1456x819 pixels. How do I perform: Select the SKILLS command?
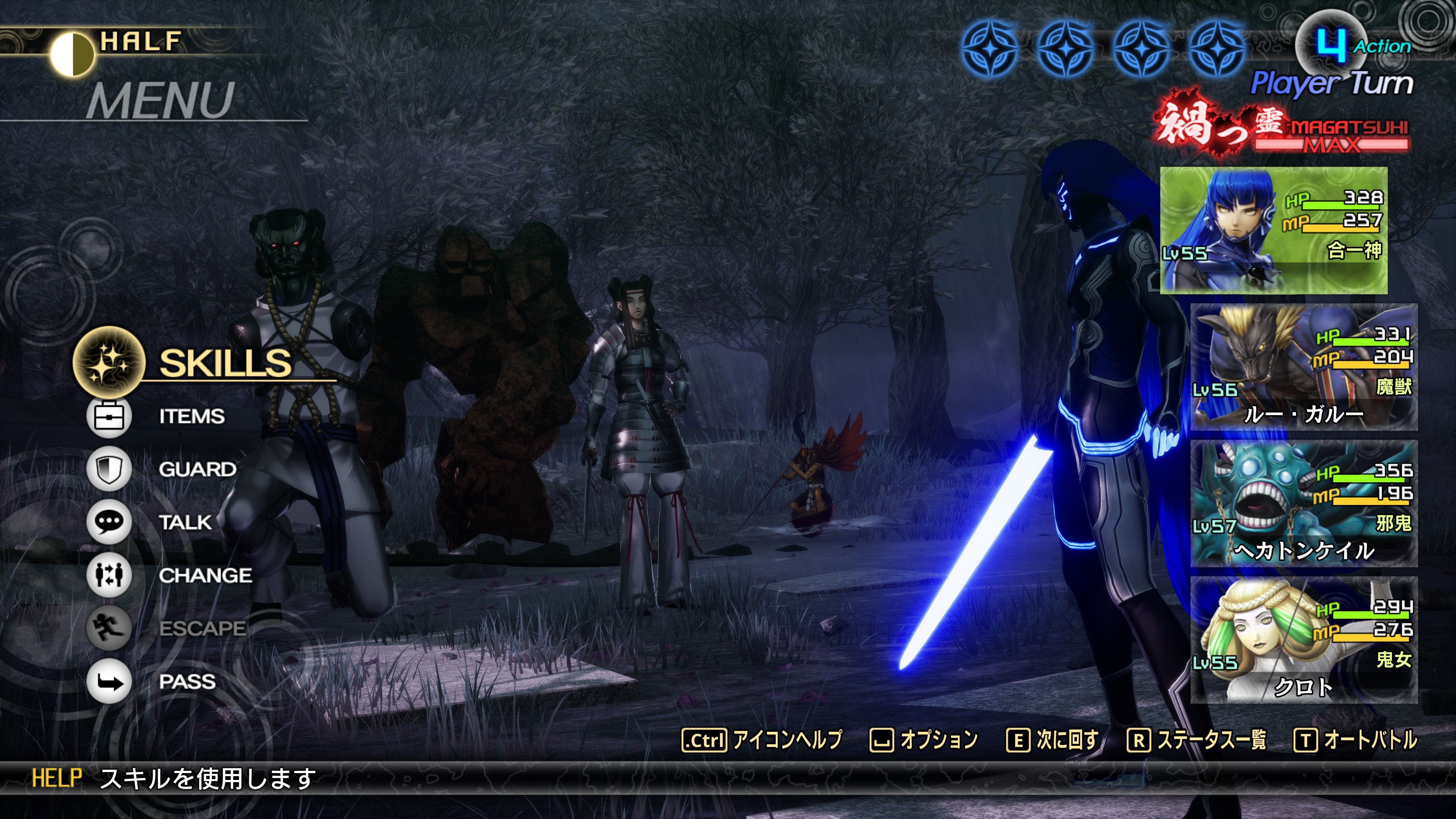(224, 363)
